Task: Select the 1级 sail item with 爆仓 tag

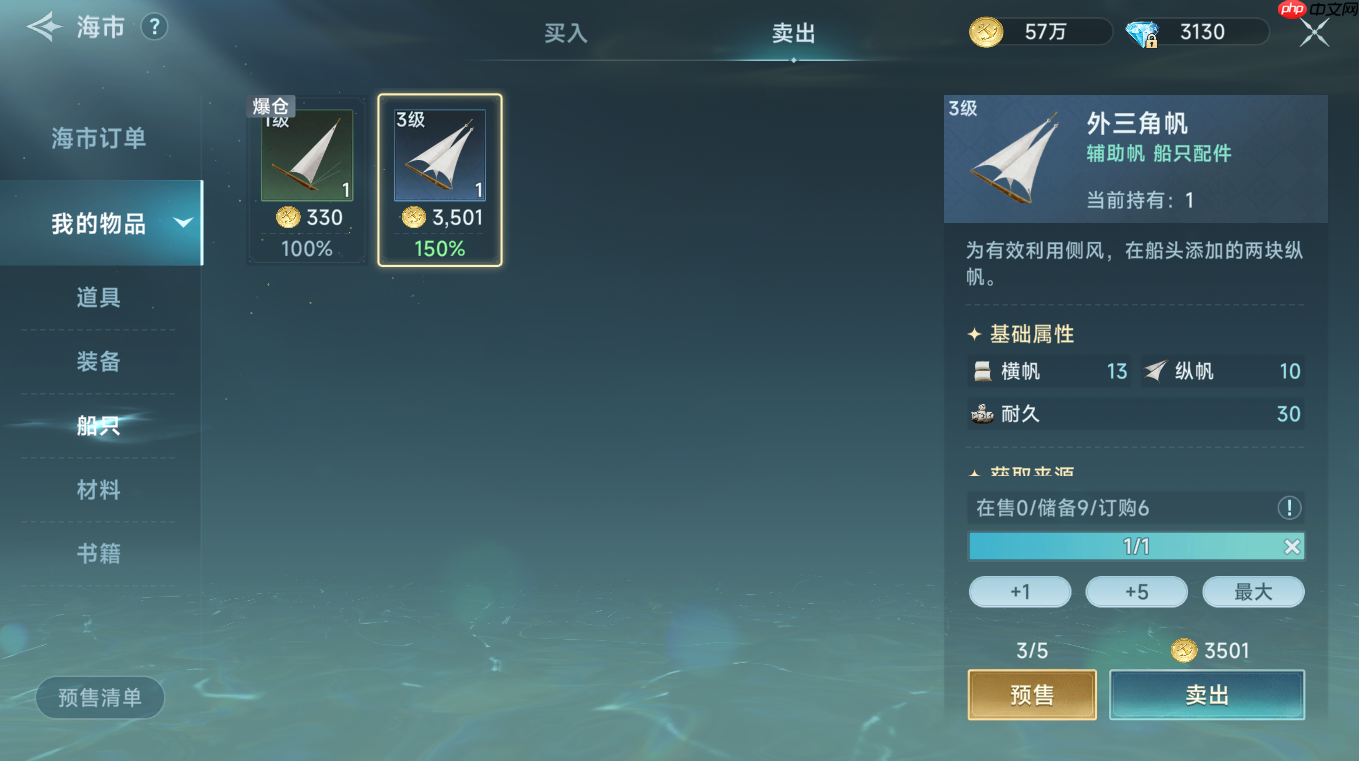Action: 306,158
